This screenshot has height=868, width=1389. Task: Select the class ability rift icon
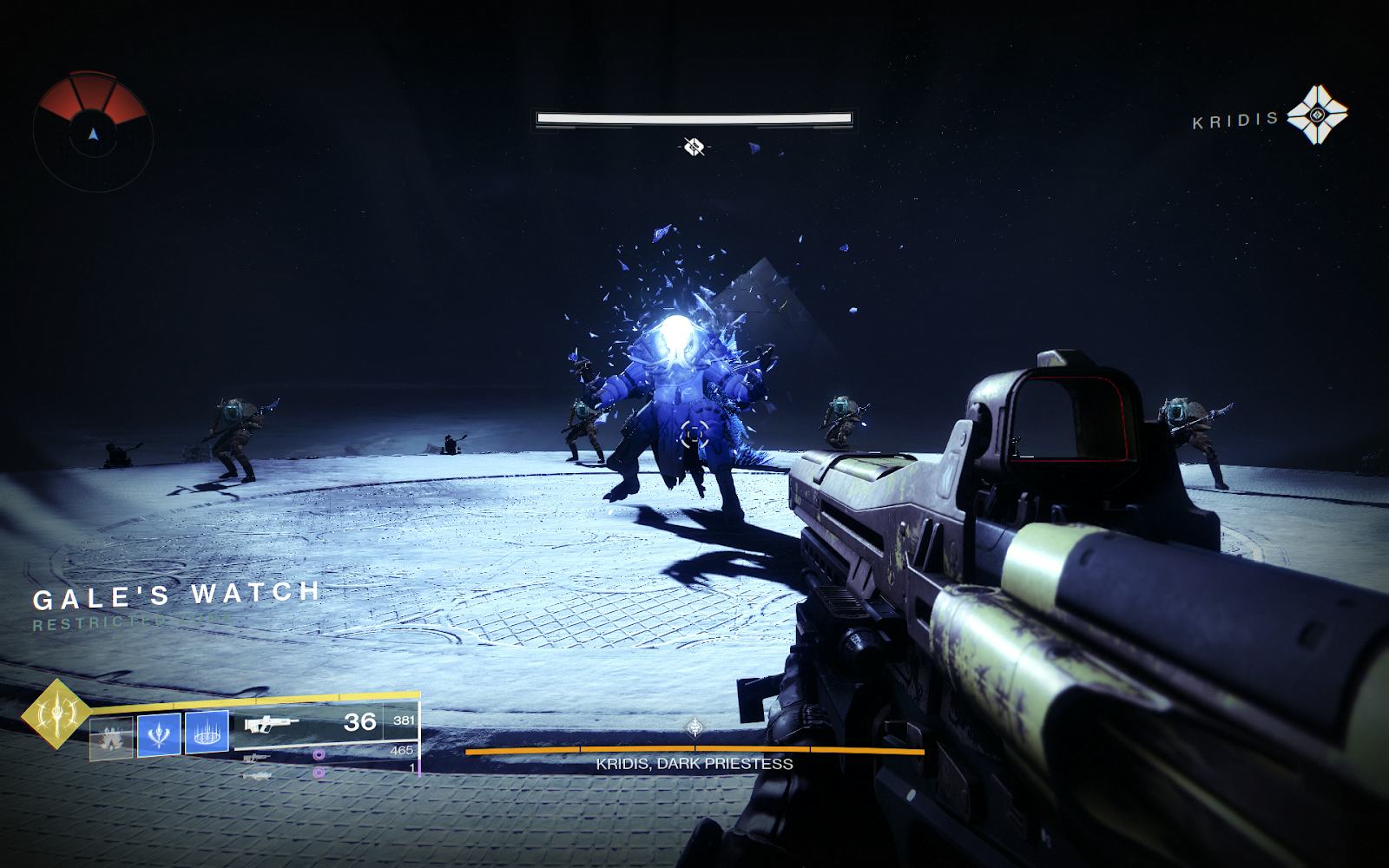coord(207,733)
